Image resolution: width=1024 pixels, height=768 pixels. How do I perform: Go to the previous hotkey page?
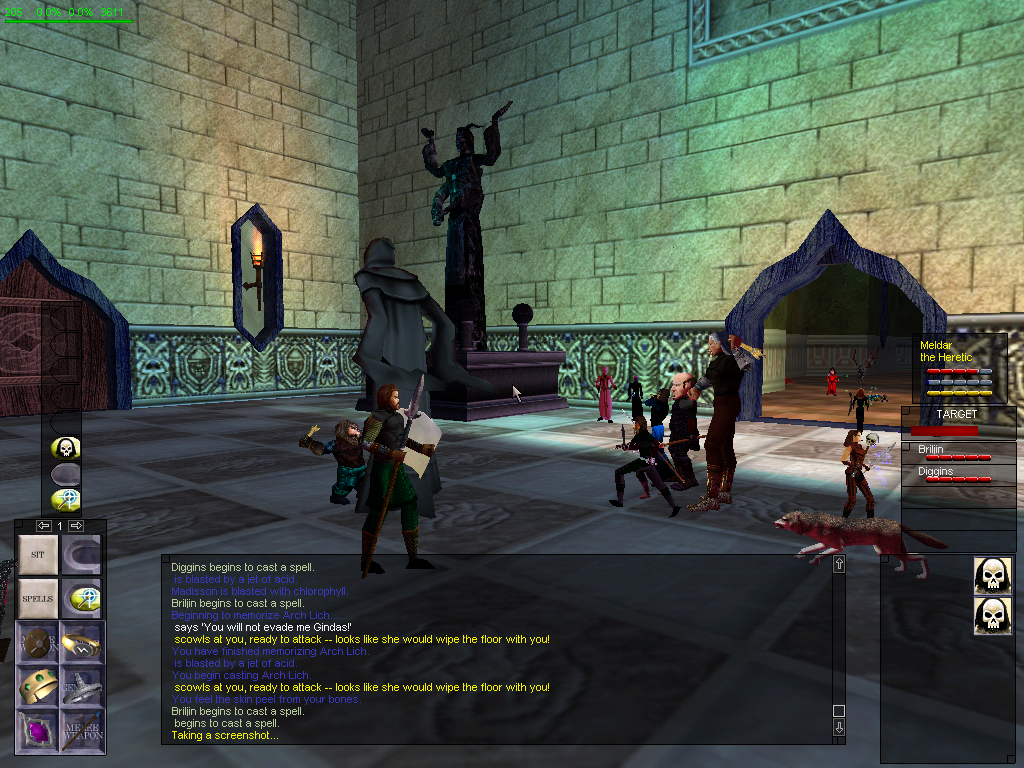click(43, 525)
